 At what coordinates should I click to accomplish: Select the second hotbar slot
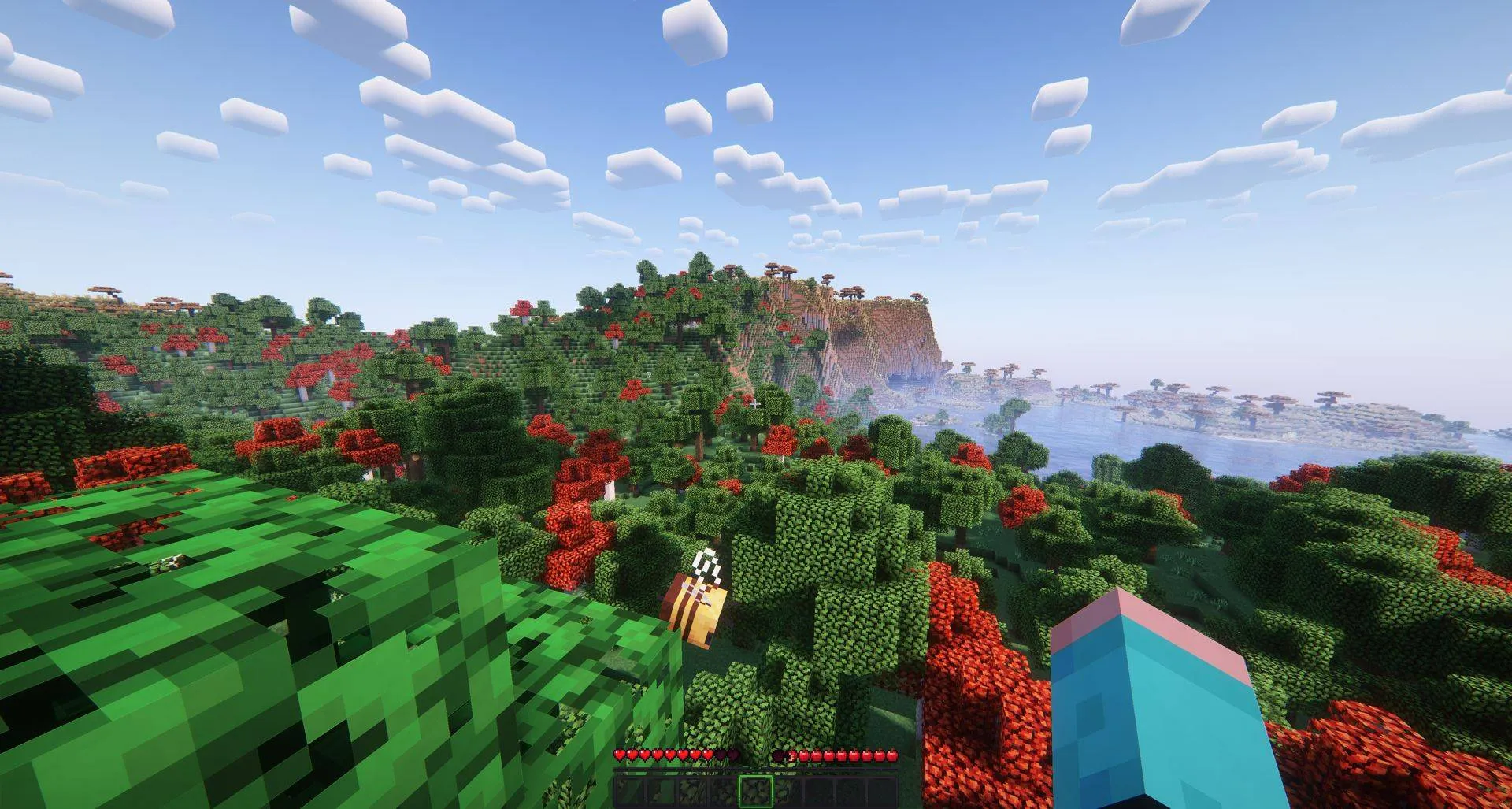click(661, 790)
